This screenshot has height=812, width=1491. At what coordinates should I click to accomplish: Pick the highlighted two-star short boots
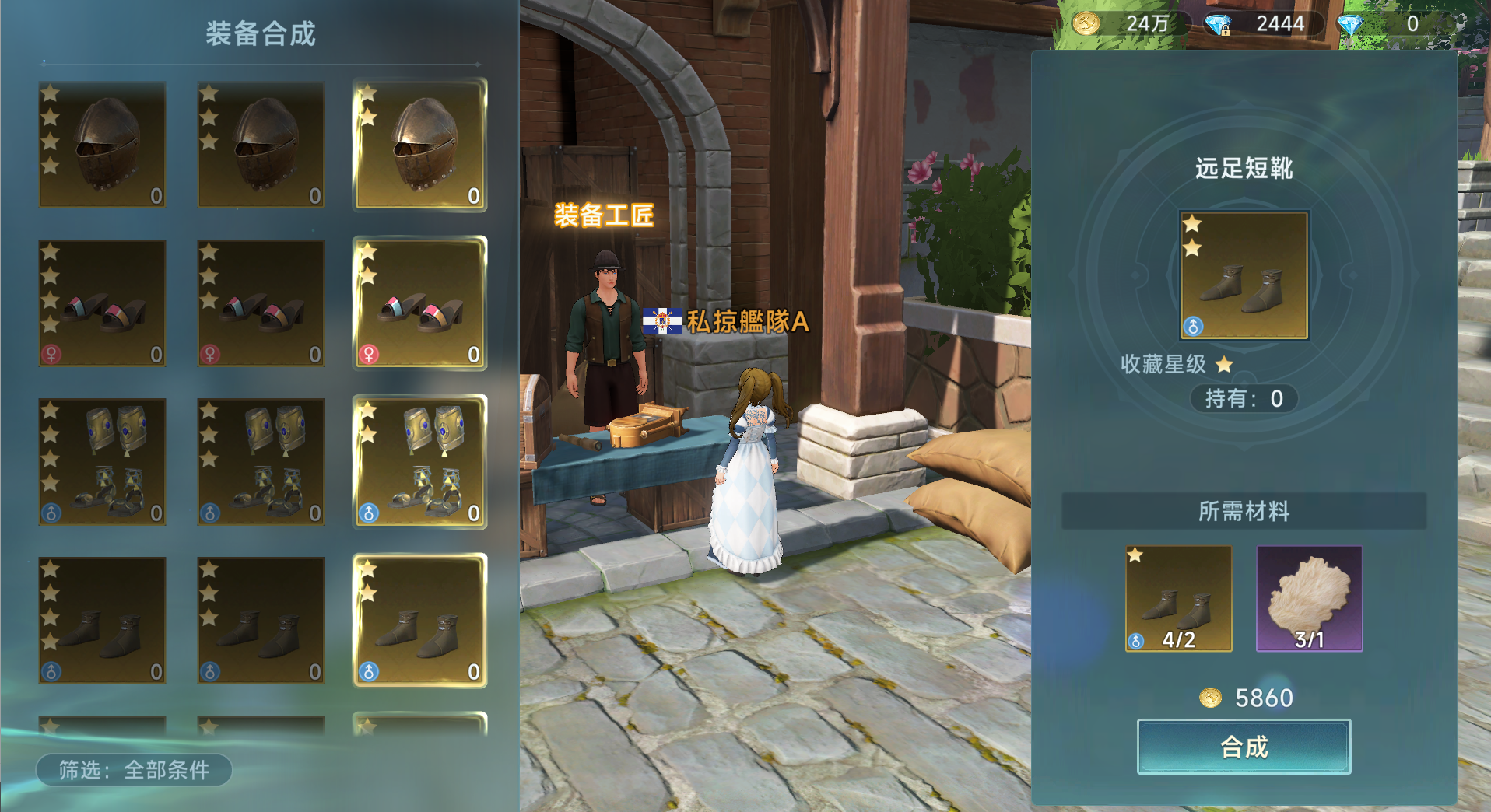420,621
